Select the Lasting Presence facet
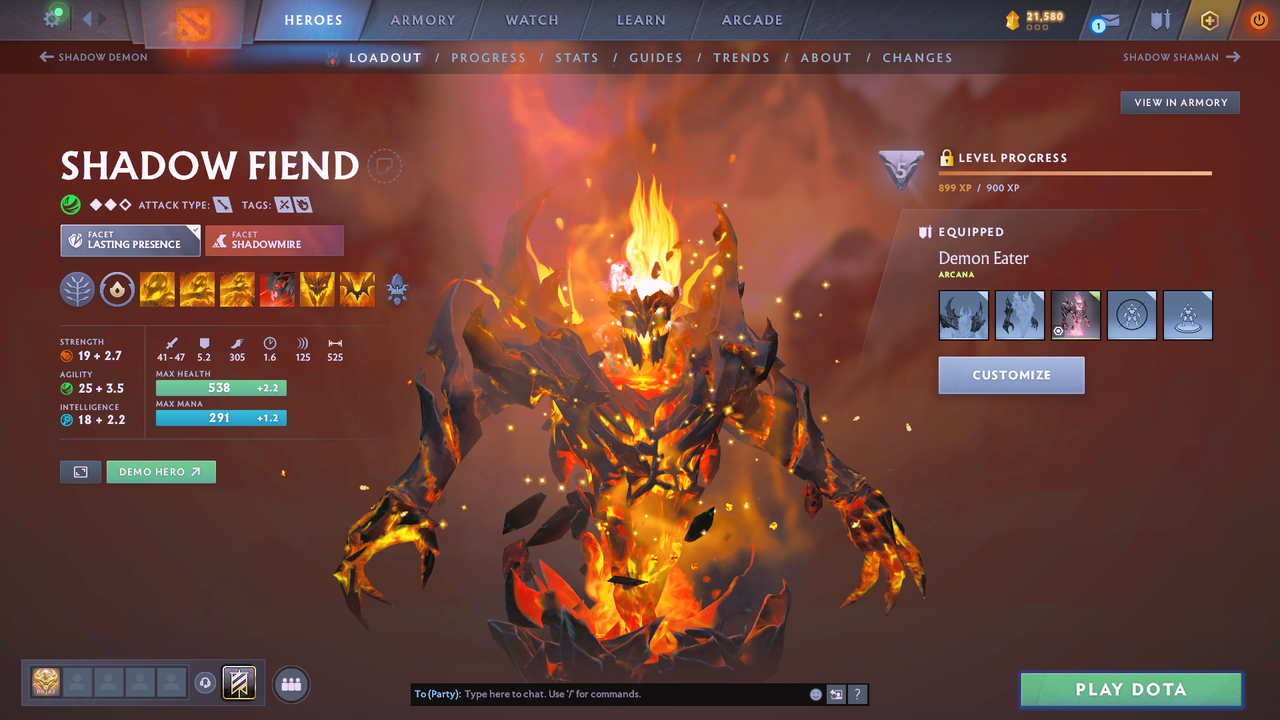The height and width of the screenshot is (720, 1280). click(x=130, y=240)
